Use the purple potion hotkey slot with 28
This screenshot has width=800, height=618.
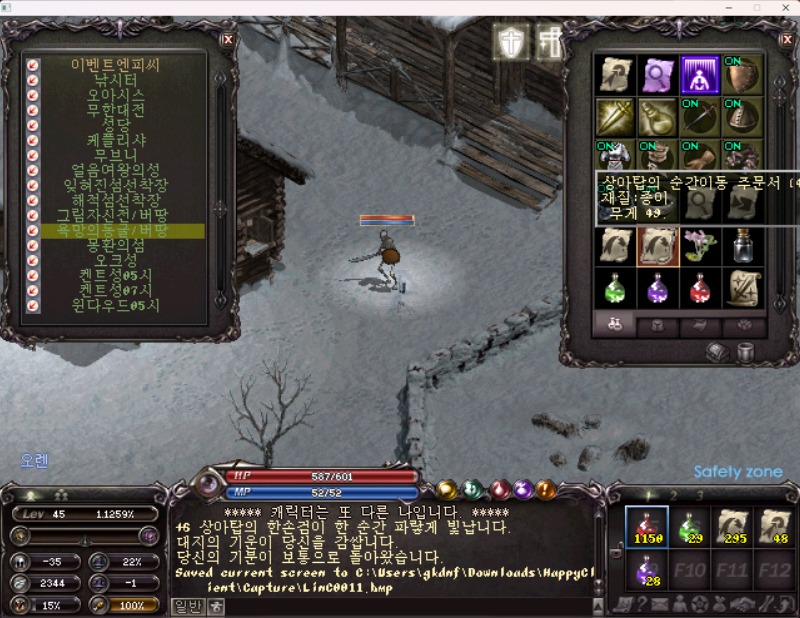point(646,571)
